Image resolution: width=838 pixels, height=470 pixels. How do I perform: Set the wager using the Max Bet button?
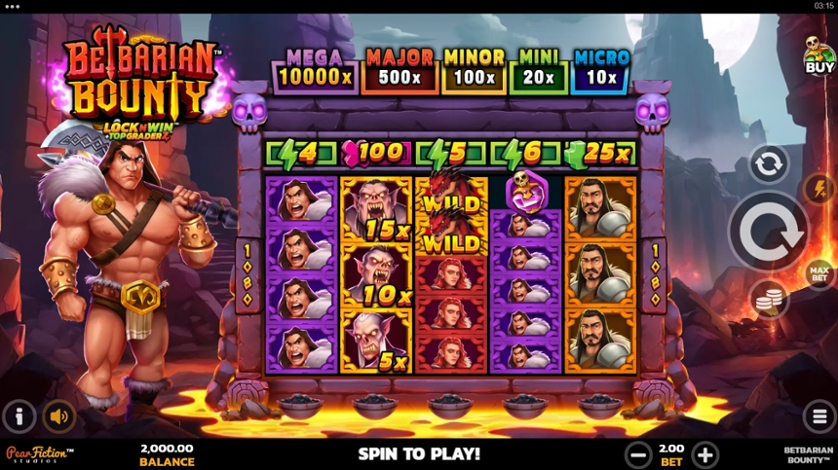coord(818,272)
